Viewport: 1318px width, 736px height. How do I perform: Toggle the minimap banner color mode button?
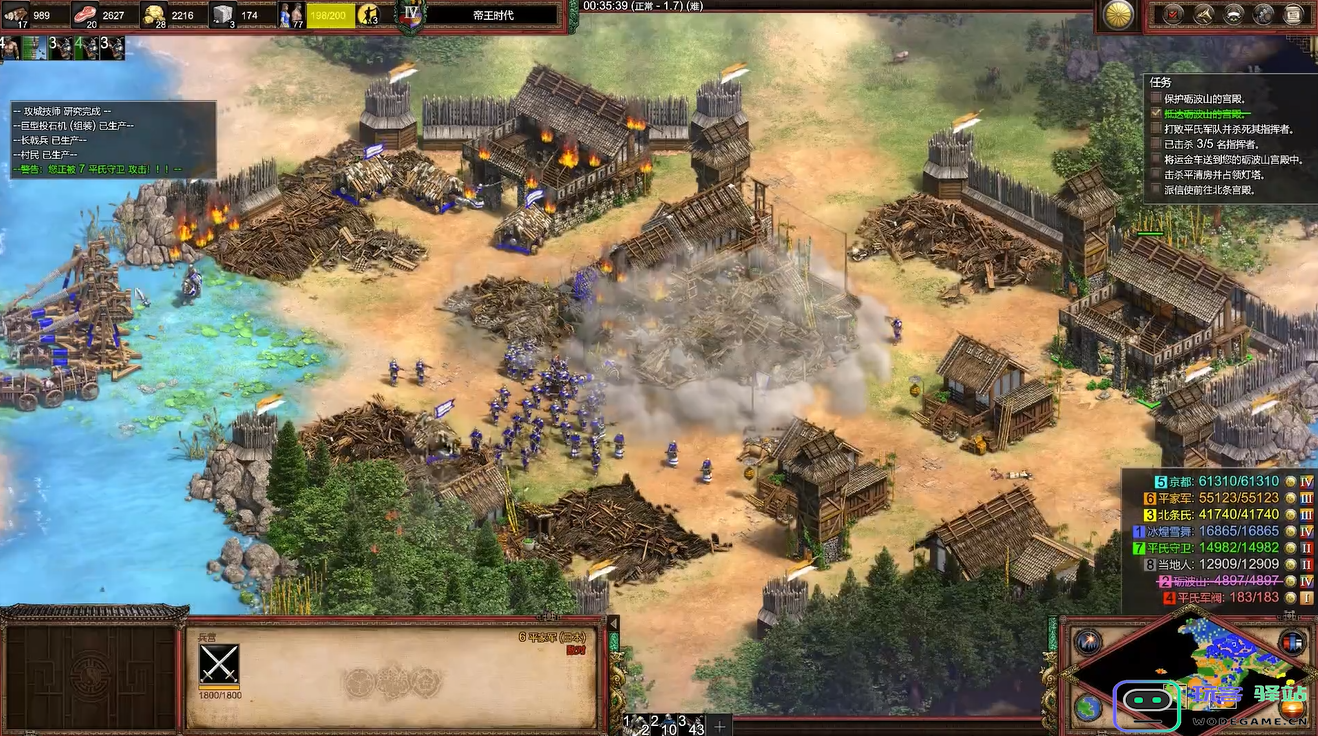(1292, 642)
